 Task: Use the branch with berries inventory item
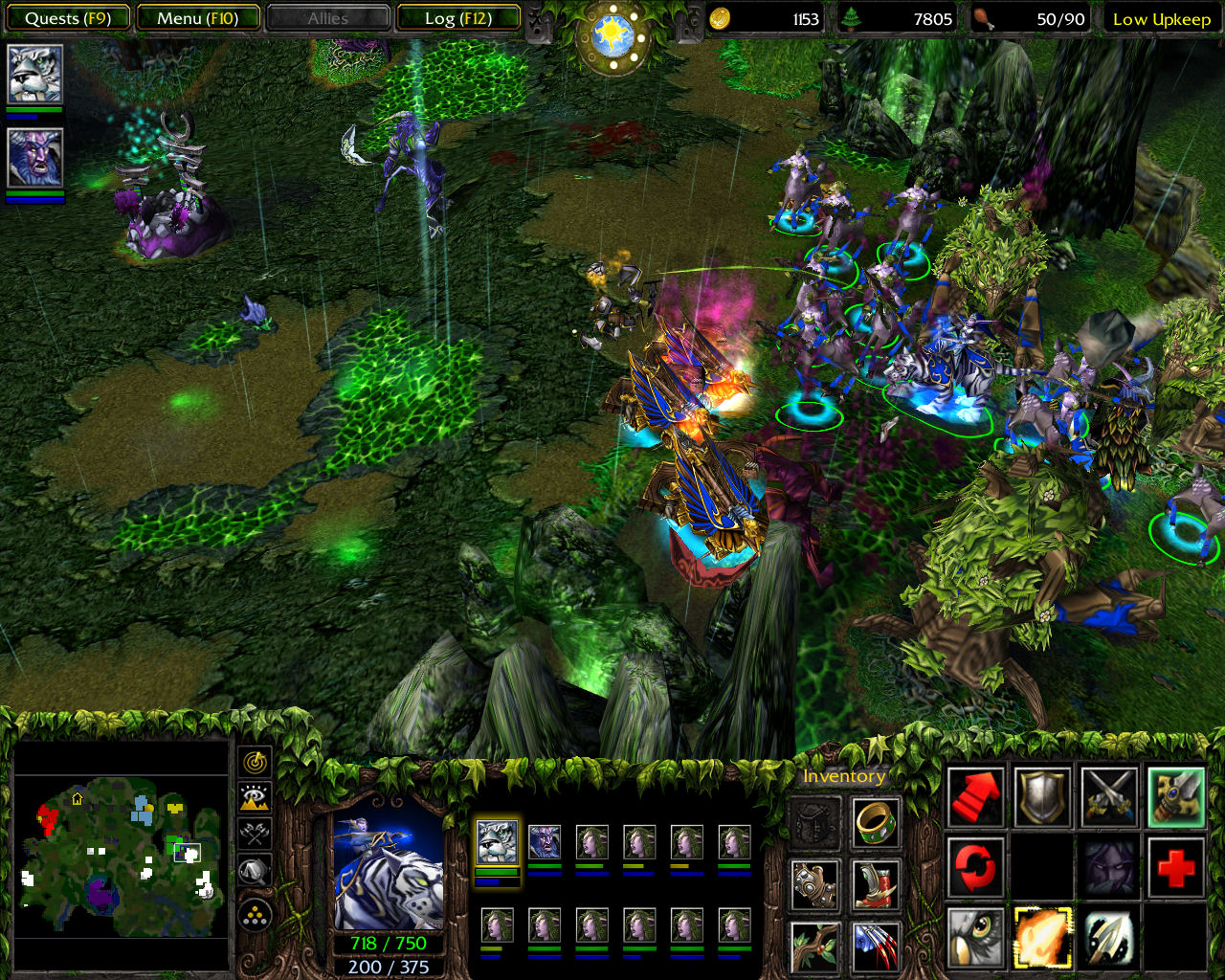[x=816, y=944]
